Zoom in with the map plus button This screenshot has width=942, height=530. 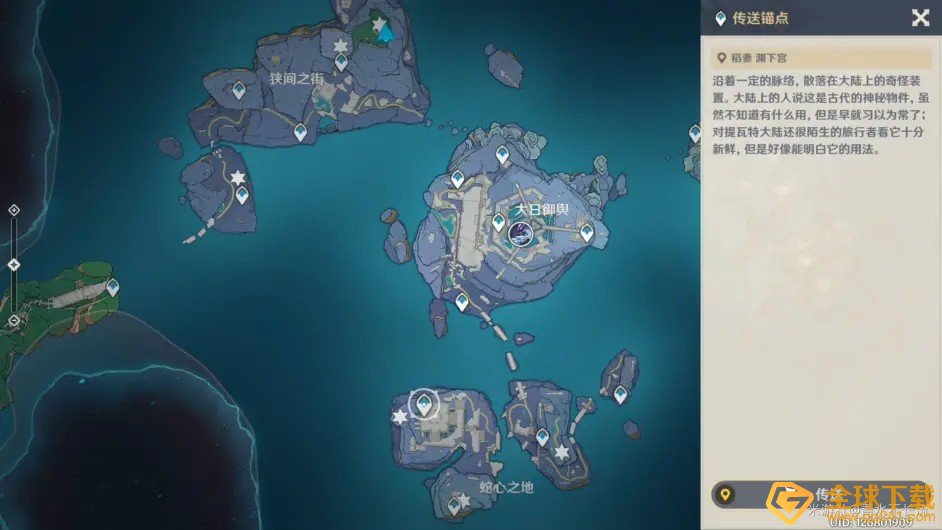[x=14, y=210]
